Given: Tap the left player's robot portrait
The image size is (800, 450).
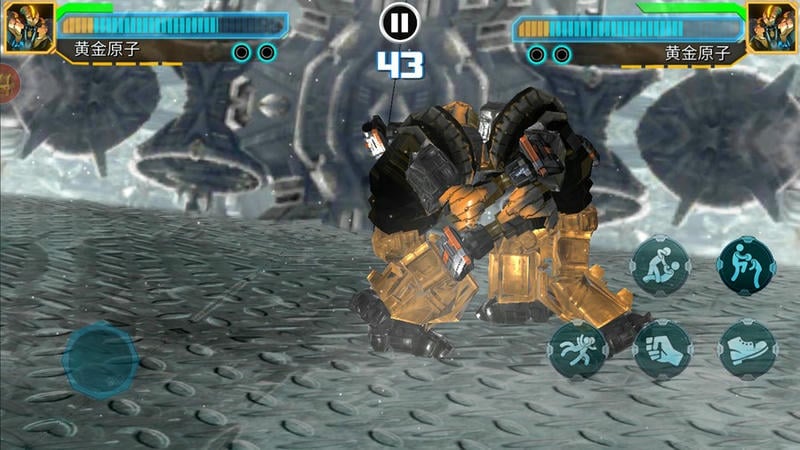Looking at the screenshot, I should point(28,27).
